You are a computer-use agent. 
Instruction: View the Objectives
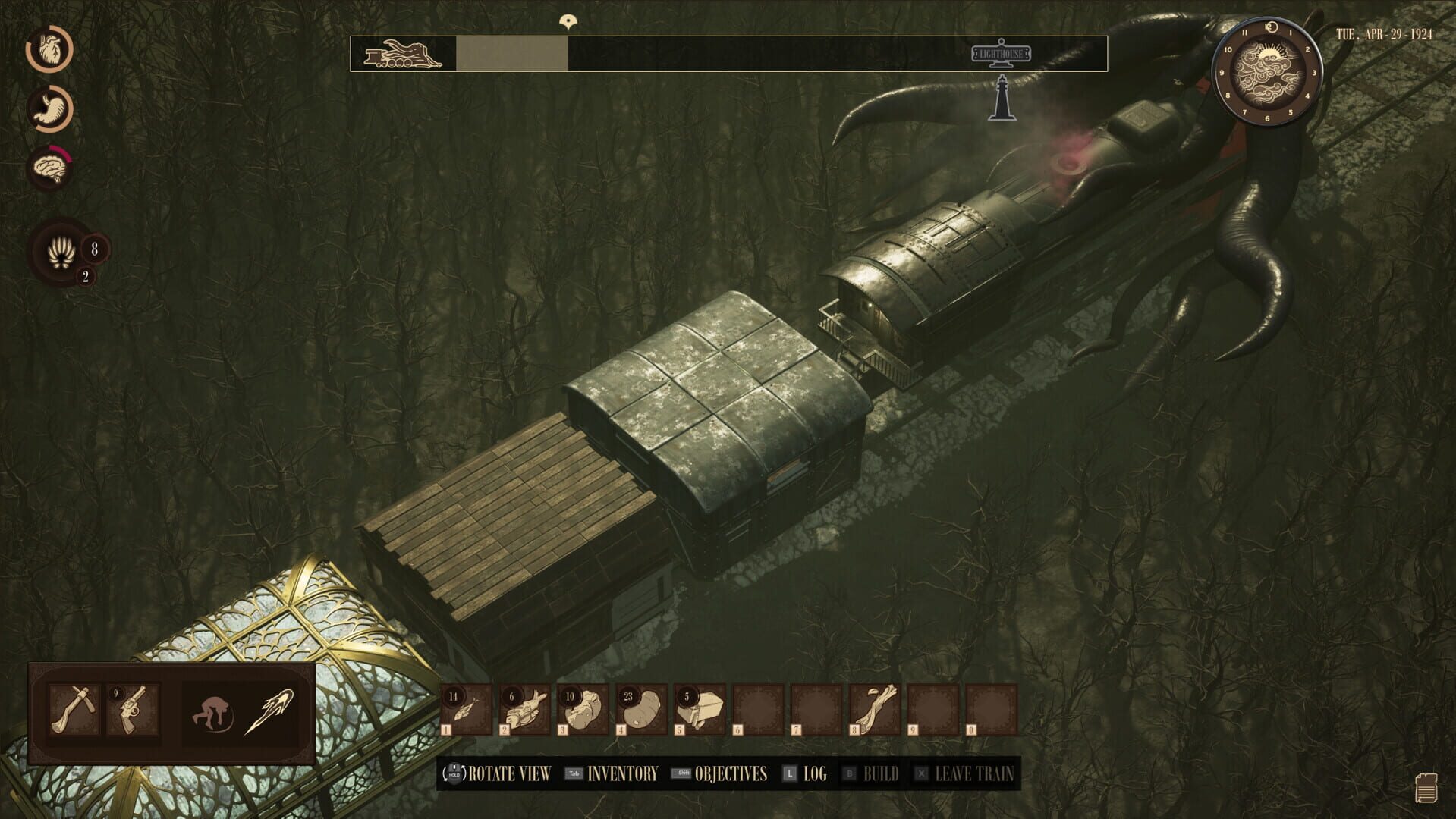coord(731,775)
